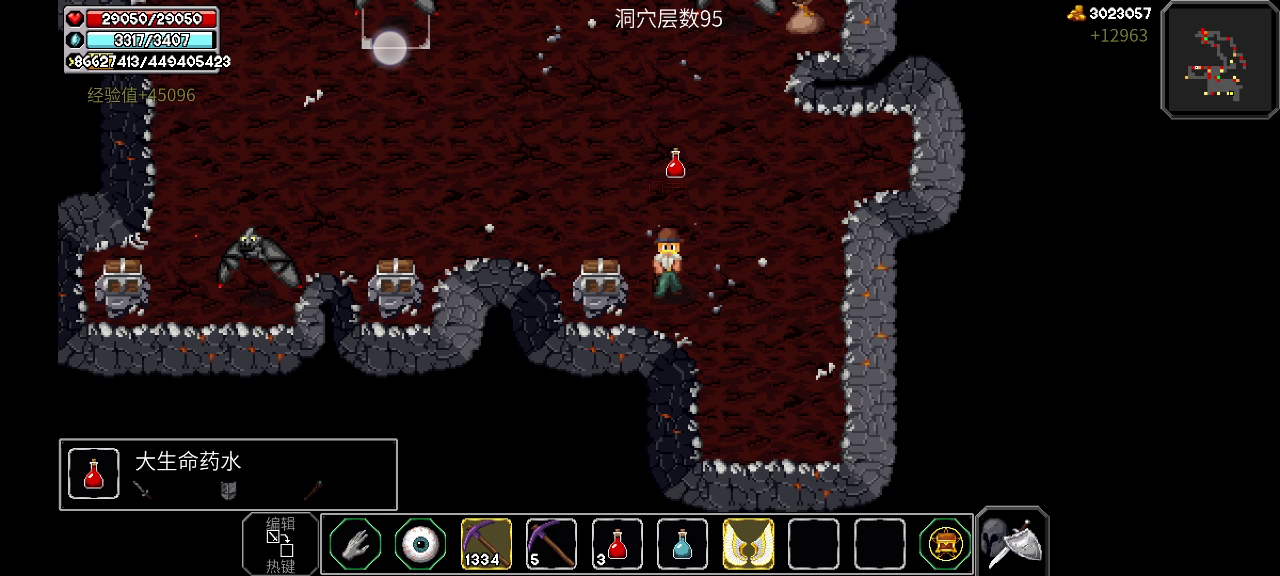
Task: Use the red health potion hotbar slot
Action: (617, 544)
